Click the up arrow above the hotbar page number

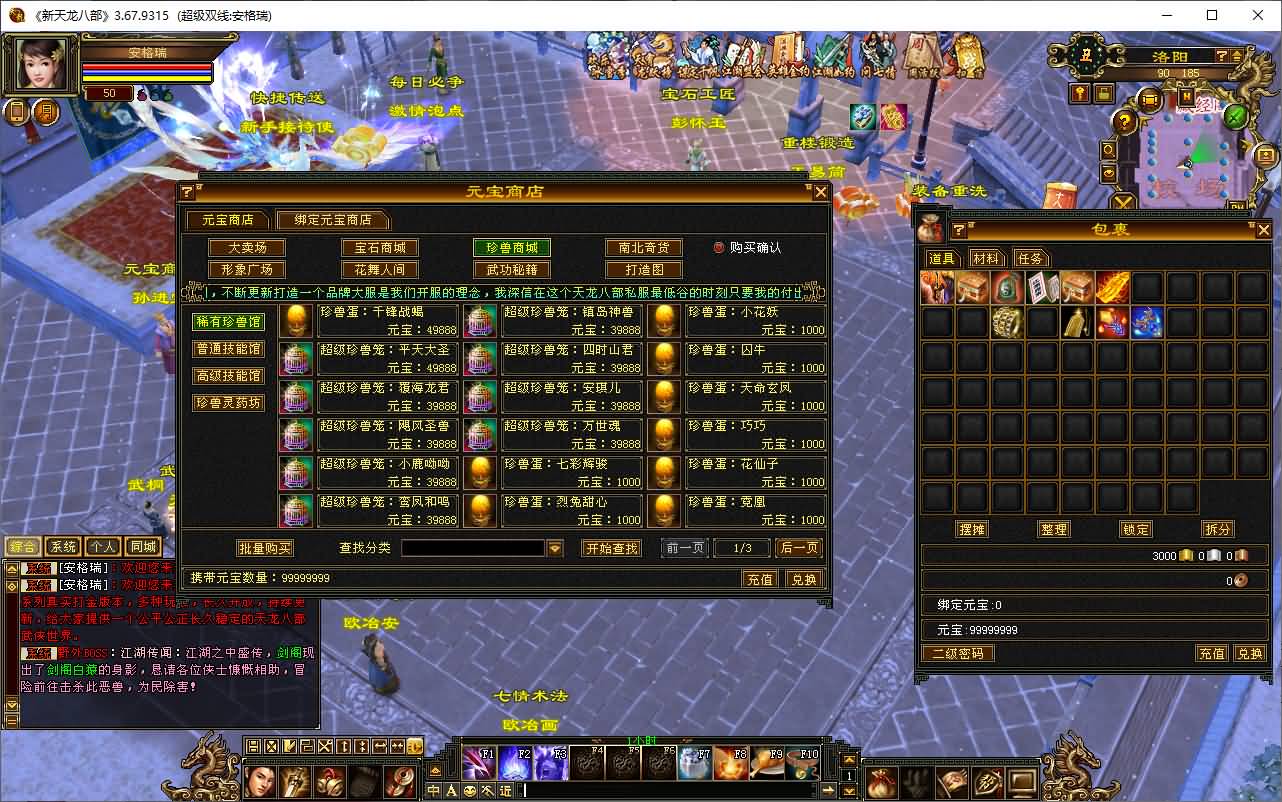coord(848,760)
